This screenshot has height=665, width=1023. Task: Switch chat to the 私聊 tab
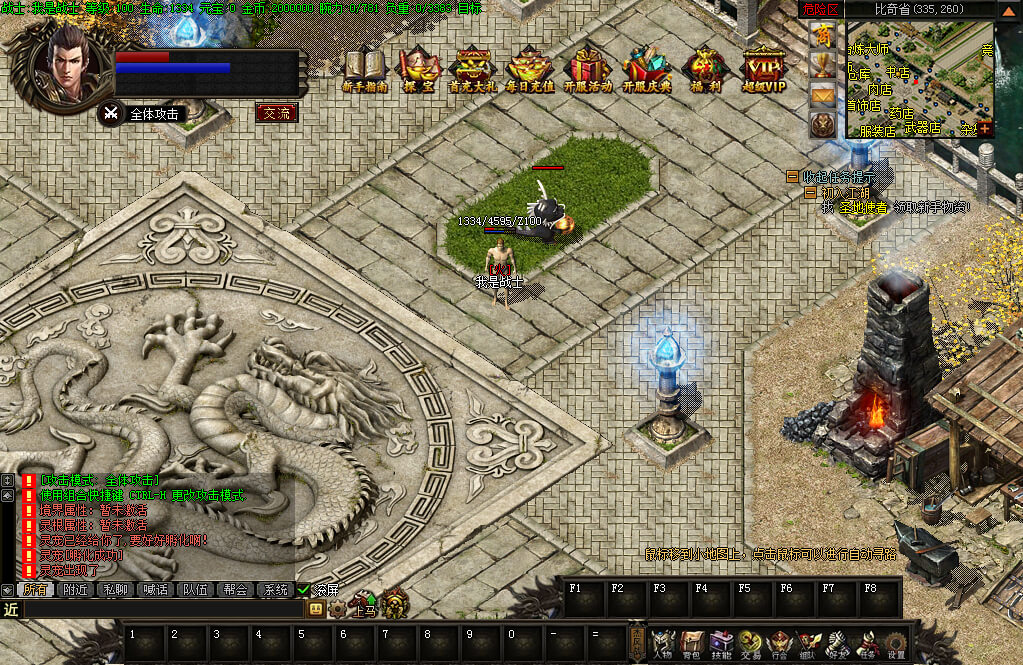point(116,590)
